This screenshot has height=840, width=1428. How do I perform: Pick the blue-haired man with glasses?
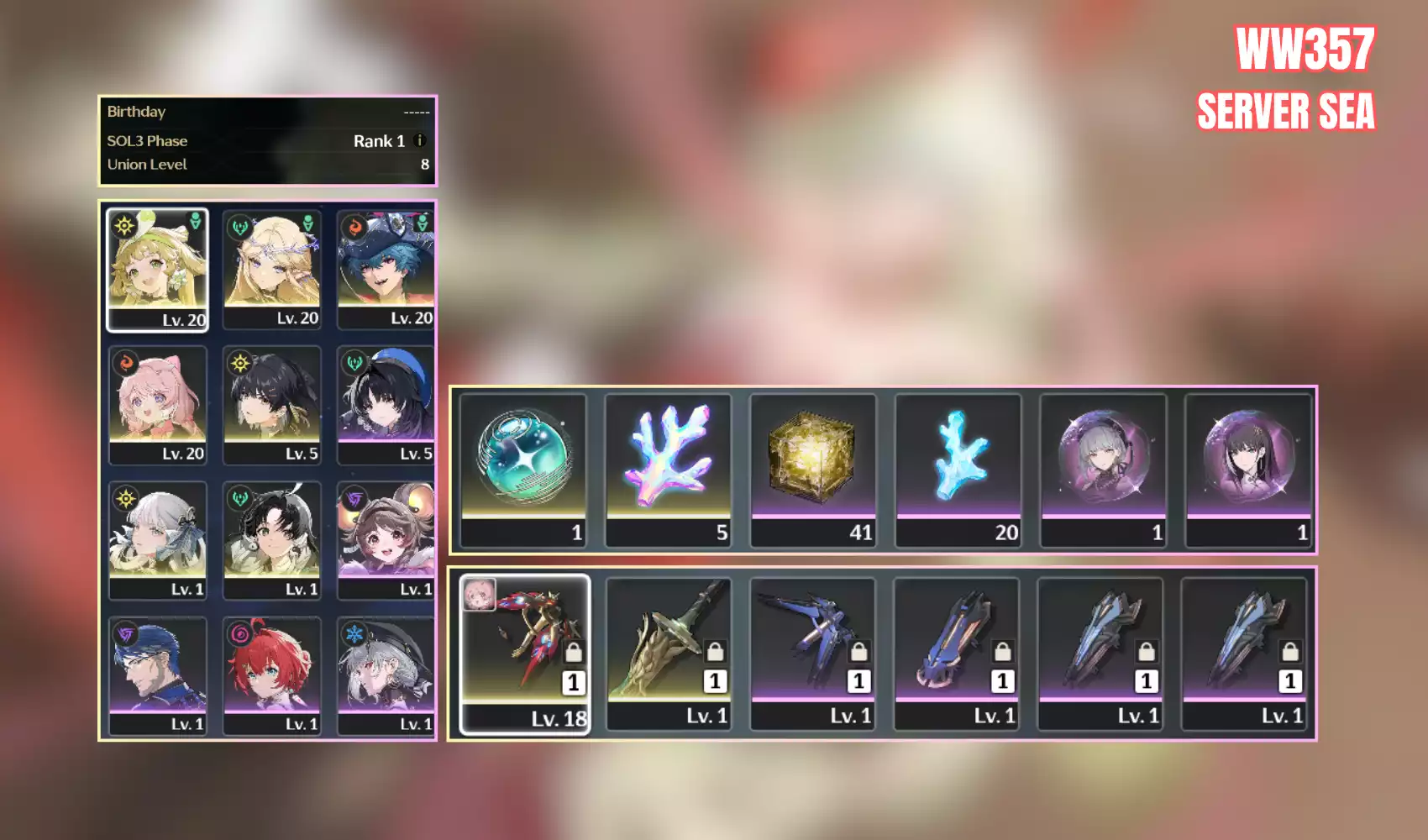pos(157,675)
